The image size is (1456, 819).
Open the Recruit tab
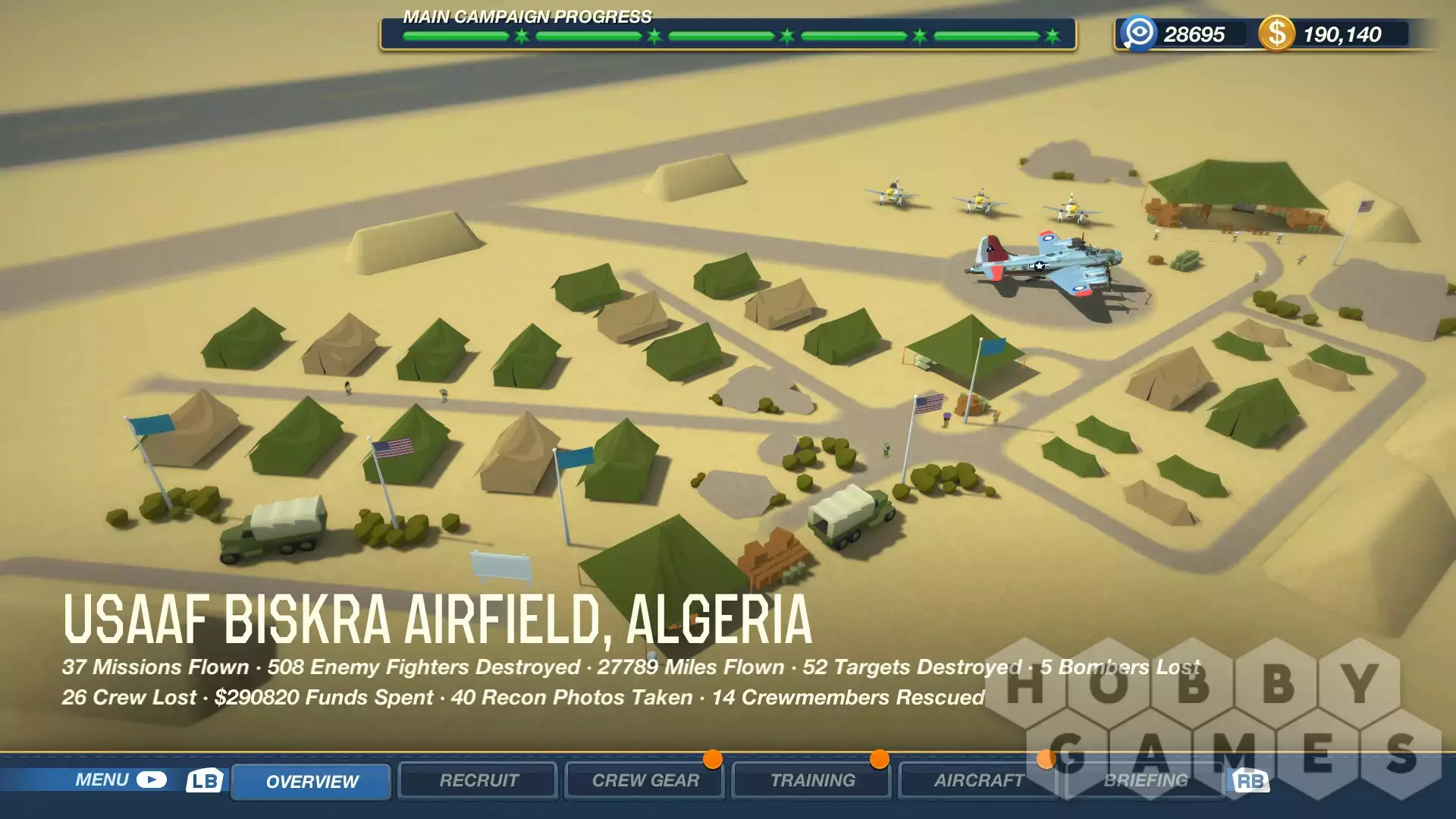[x=479, y=780]
